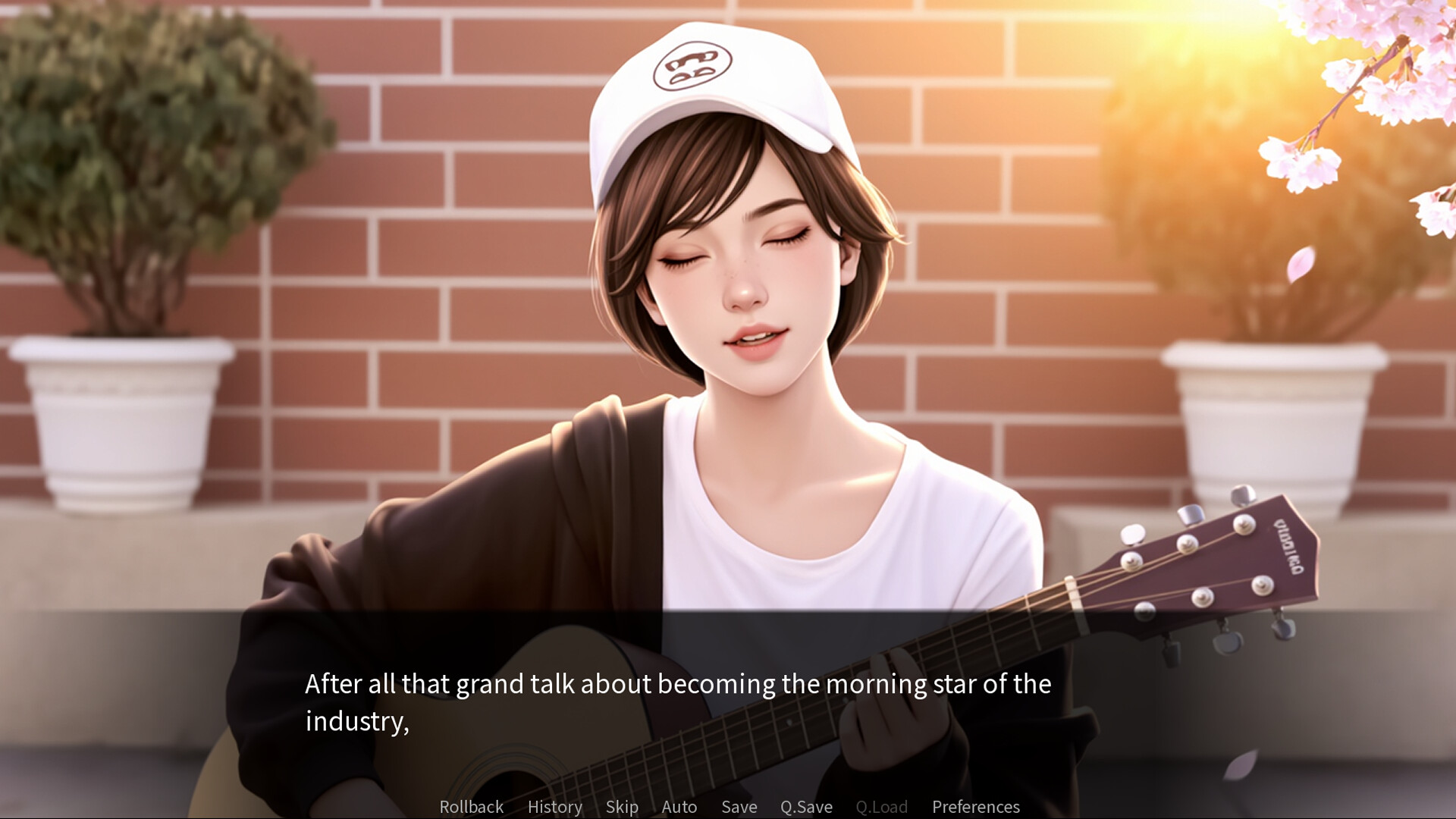The width and height of the screenshot is (1456, 819).
Task: Activate Skip mode to fast-forward text
Action: (x=622, y=807)
